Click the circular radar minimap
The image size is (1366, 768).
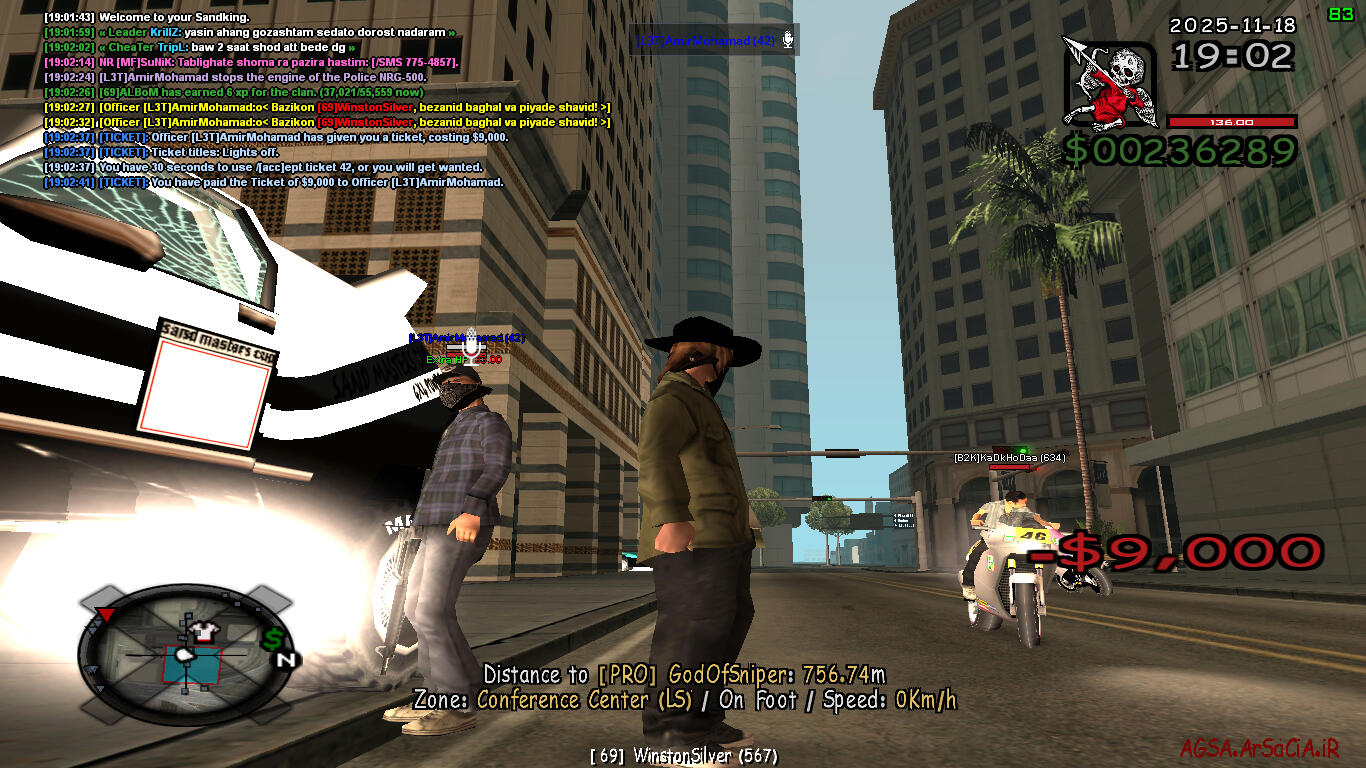[185, 653]
